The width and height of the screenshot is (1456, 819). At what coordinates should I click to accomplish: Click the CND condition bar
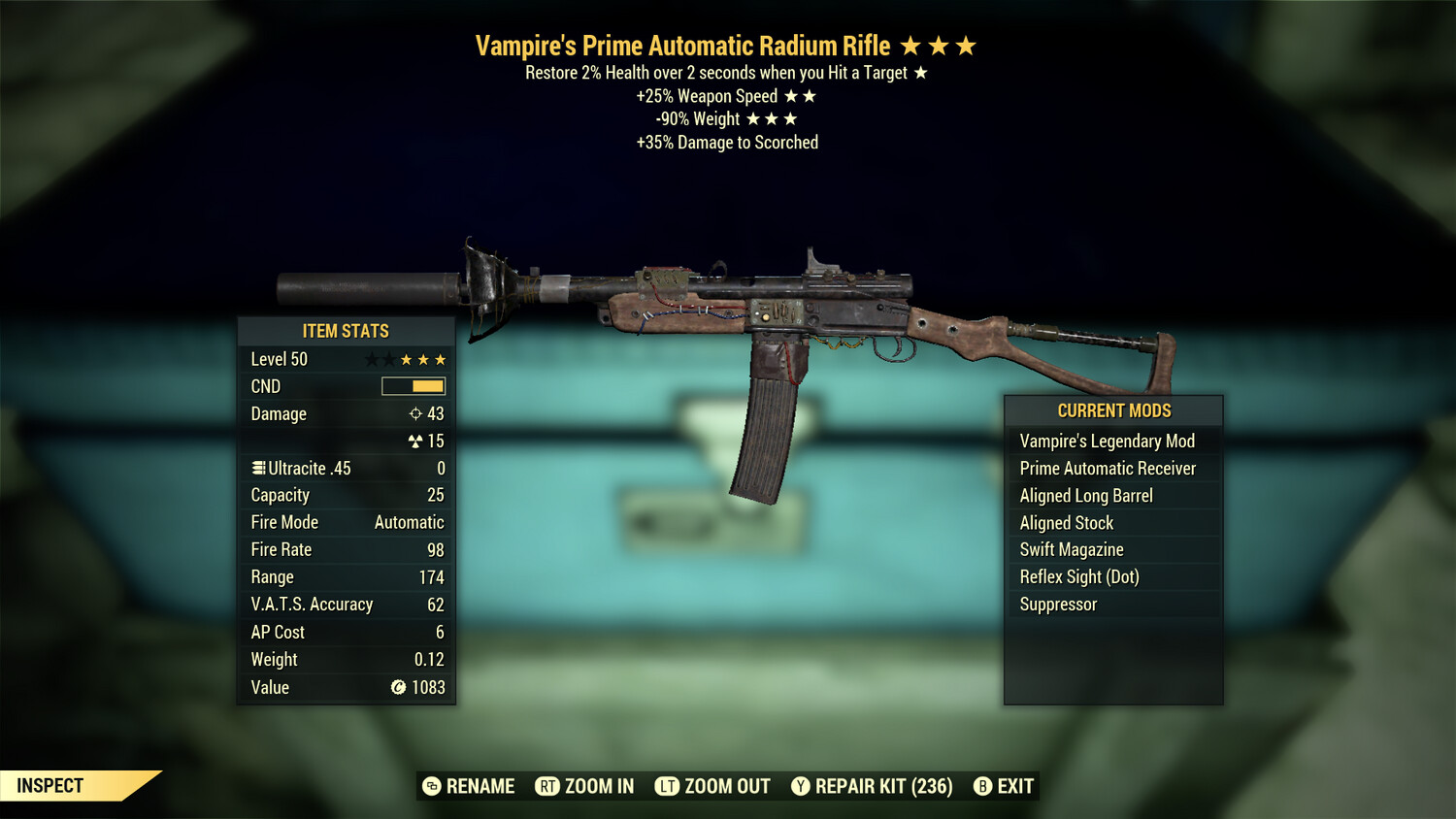(414, 386)
